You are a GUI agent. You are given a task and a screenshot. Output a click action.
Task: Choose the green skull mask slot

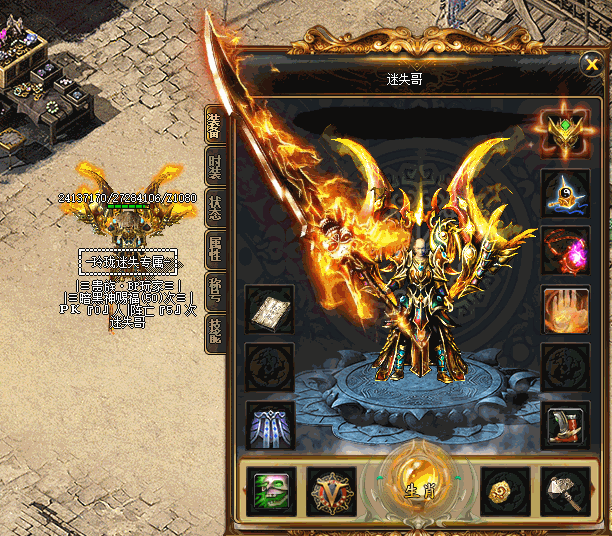270,491
